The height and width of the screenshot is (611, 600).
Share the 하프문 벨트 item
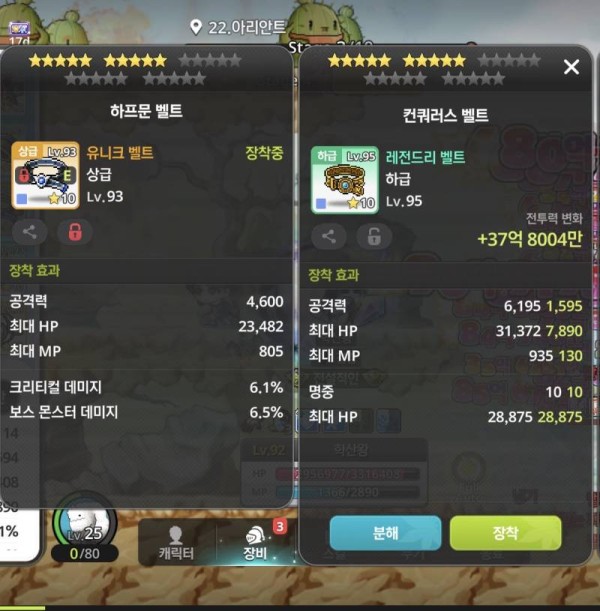click(x=30, y=233)
